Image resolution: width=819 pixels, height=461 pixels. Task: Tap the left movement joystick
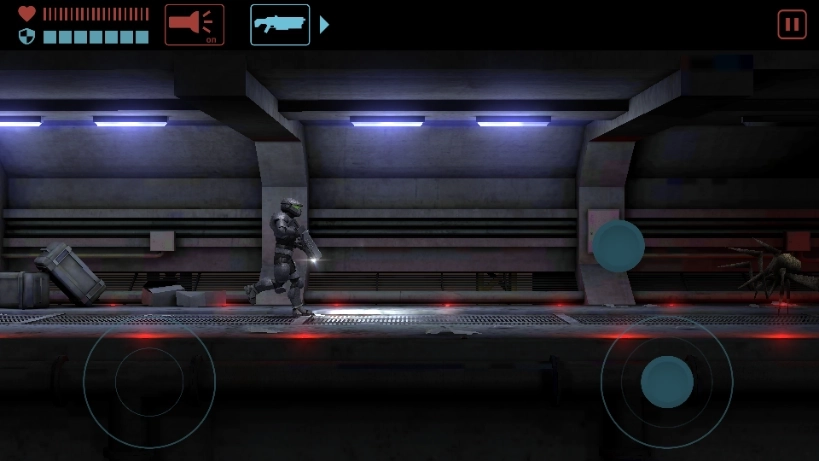coord(148,381)
